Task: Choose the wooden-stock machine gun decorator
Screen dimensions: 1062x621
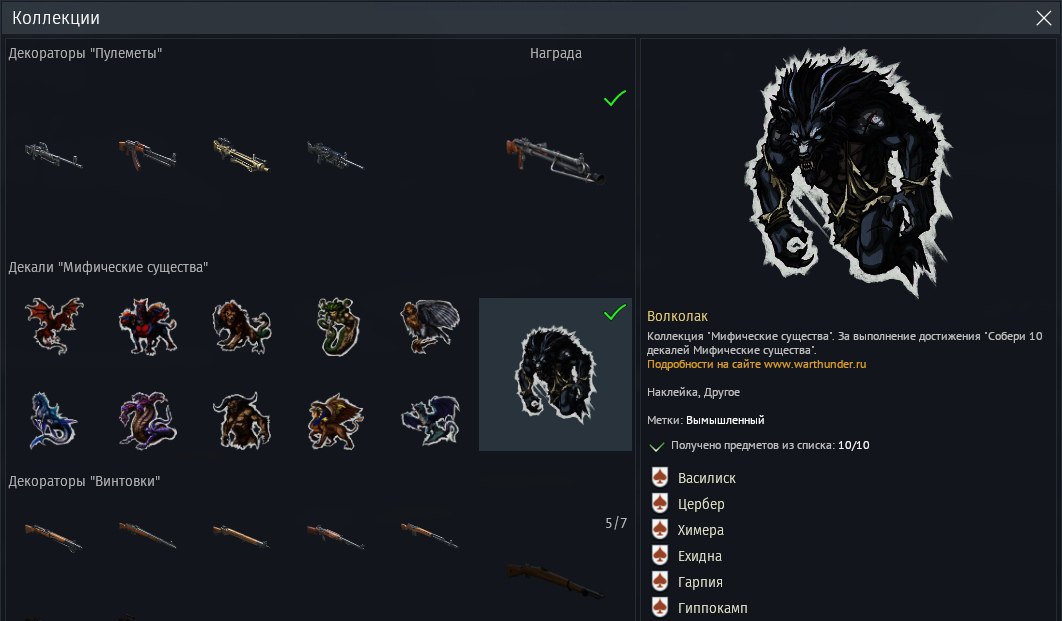Action: pyautogui.click(x=148, y=153)
